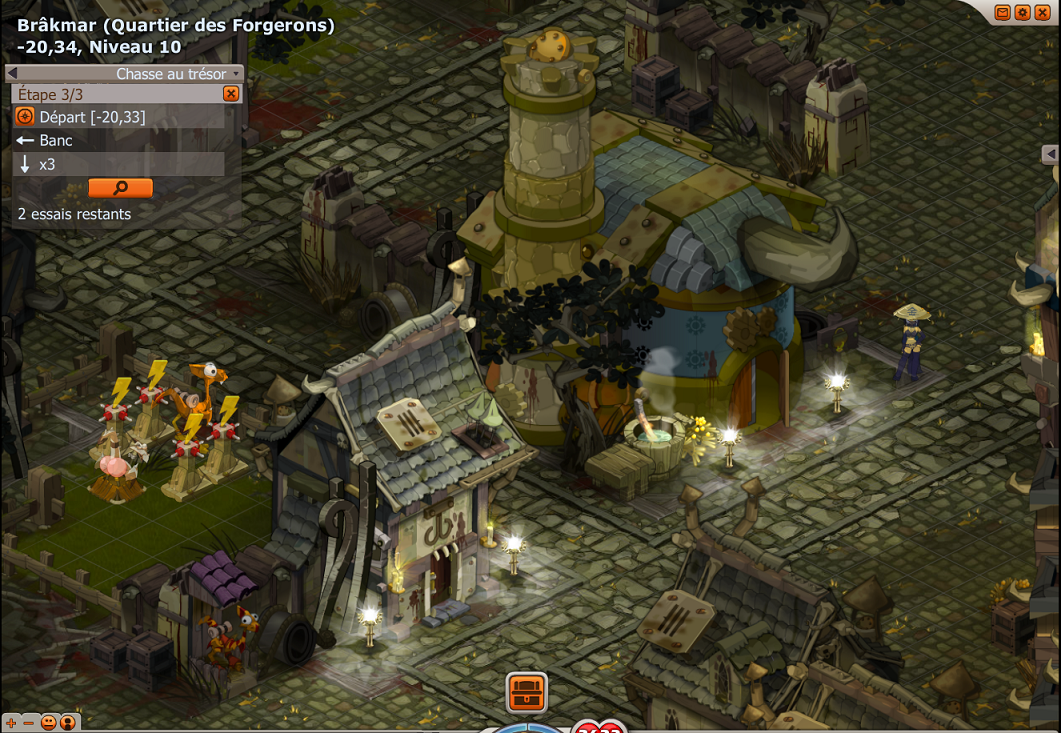Open the character attitudes button
The height and width of the screenshot is (733, 1061).
[68, 722]
